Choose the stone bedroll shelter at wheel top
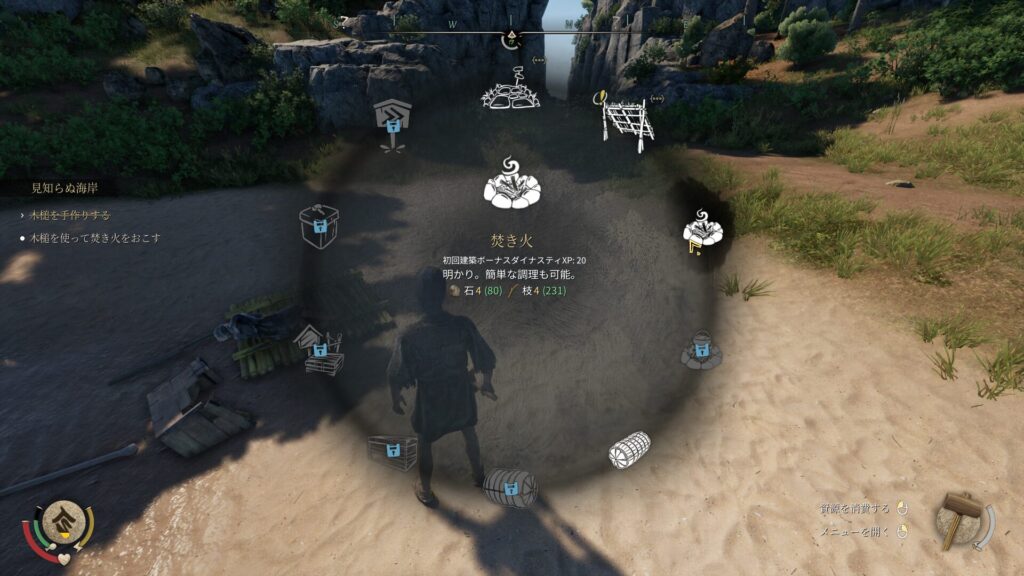Viewport: 1024px width, 576px height. 510,89
